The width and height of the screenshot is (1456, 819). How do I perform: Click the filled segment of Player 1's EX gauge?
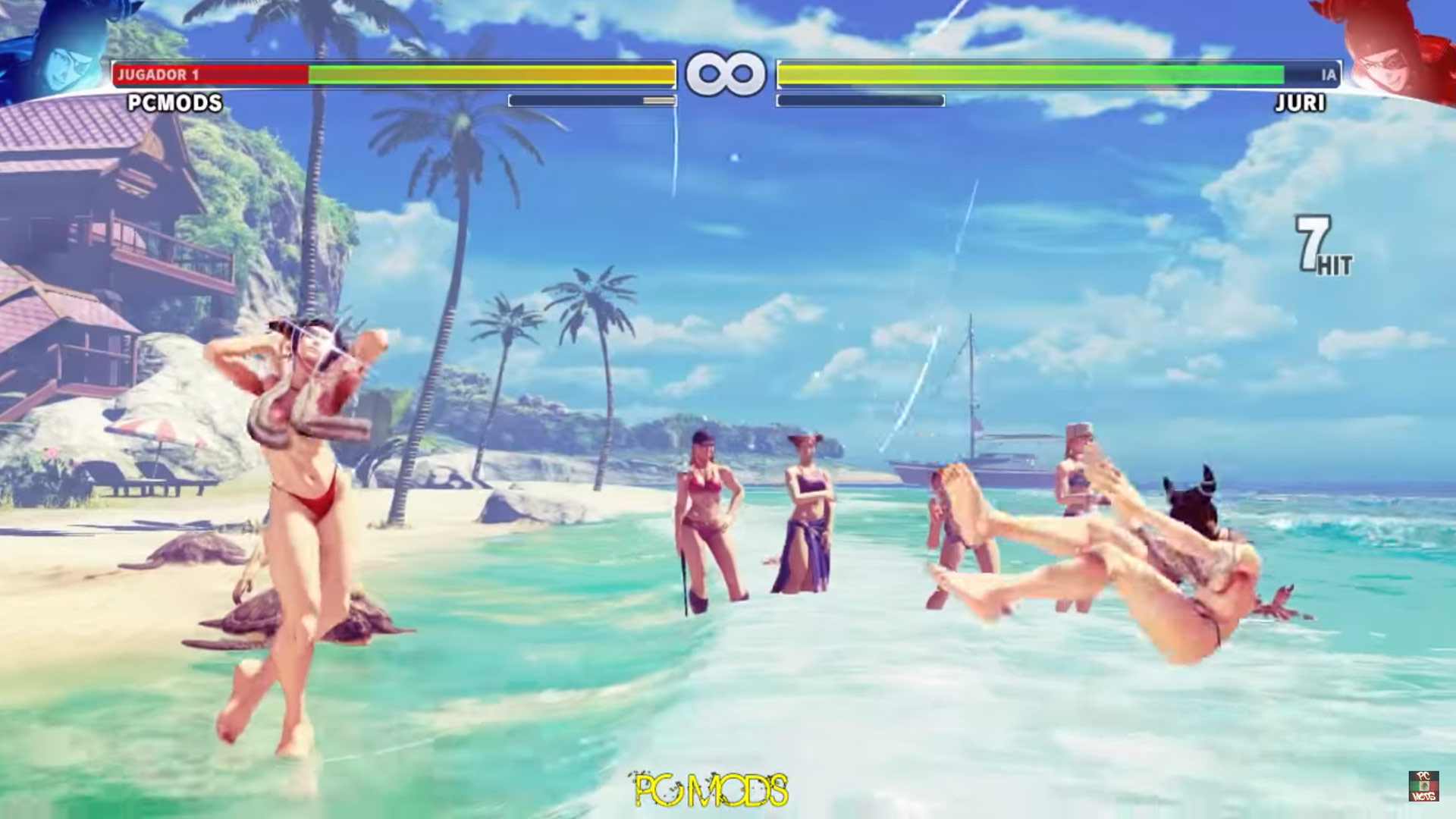(657, 99)
